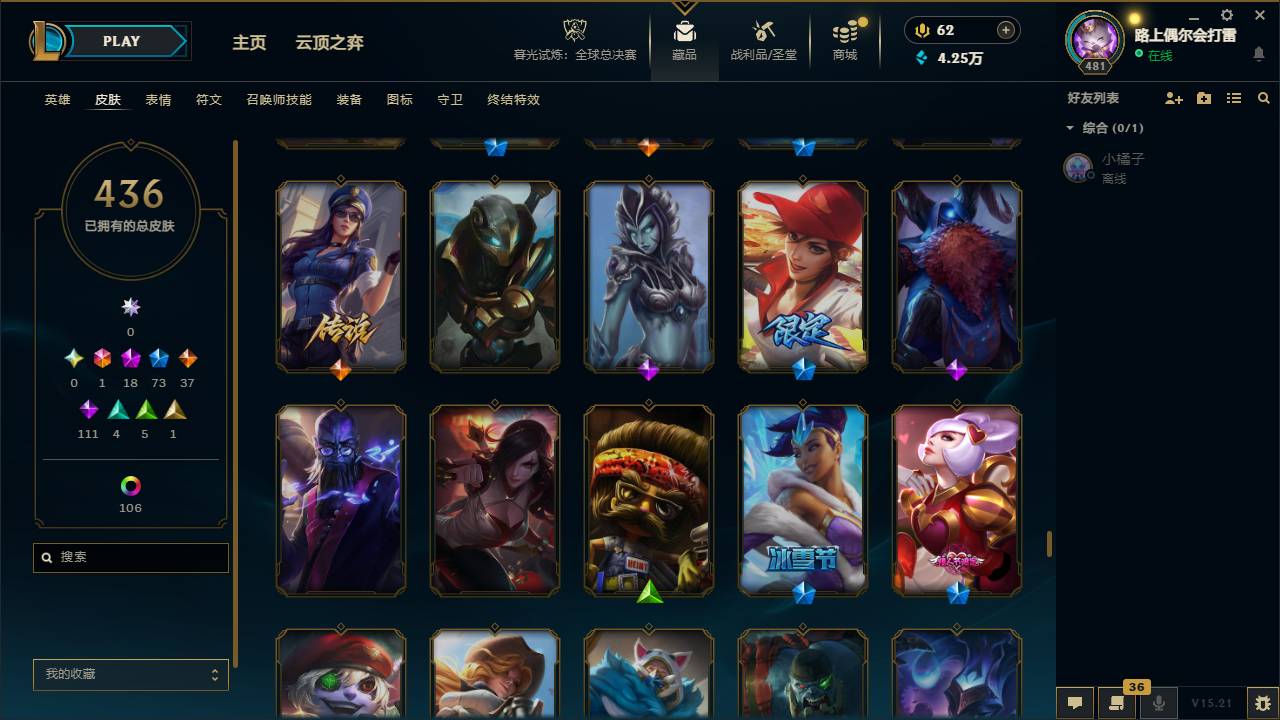Viewport: 1280px width, 720px height.
Task: Go to the 云顶之弈 menu item
Action: tap(330, 43)
